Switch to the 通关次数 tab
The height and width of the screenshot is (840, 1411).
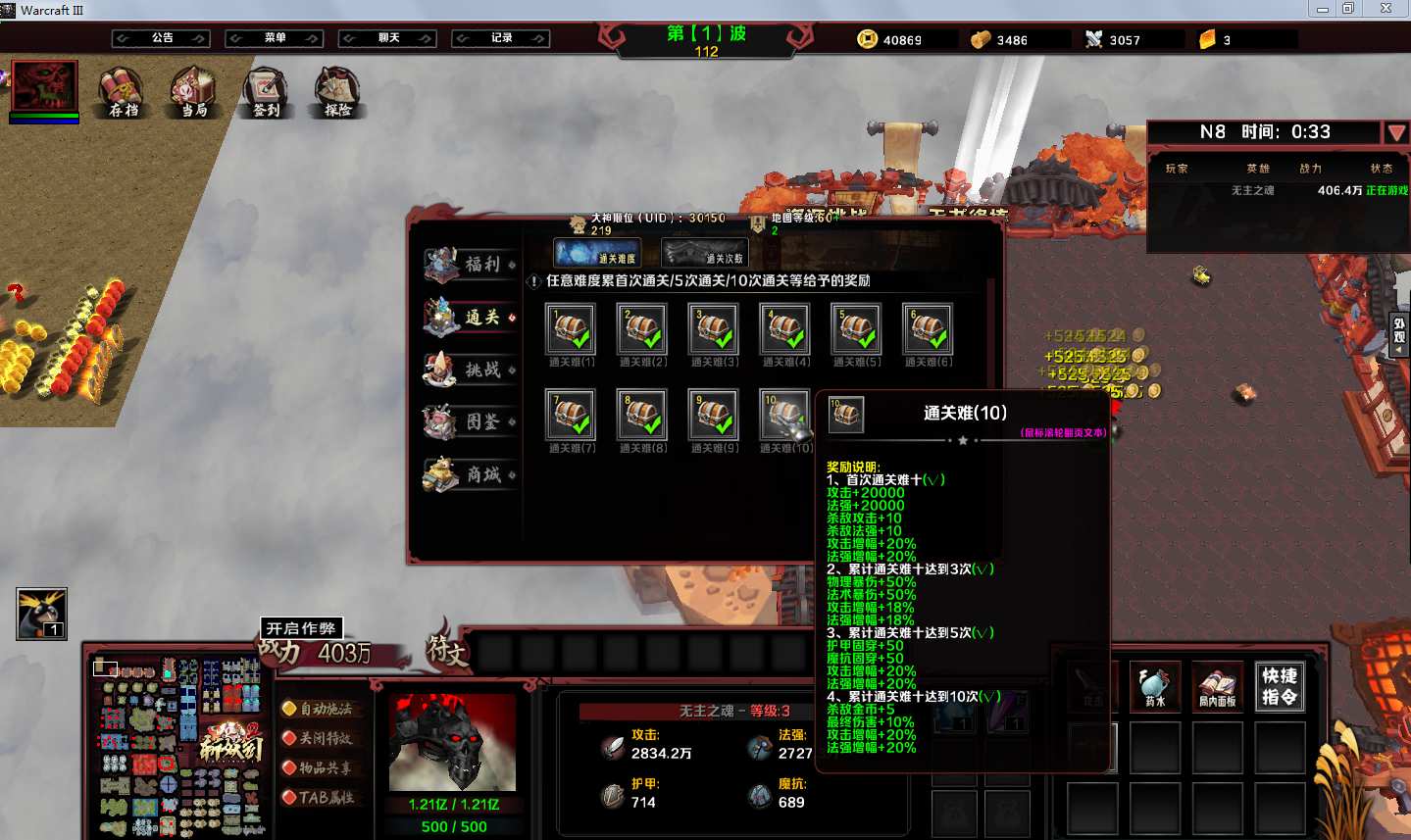click(x=705, y=253)
